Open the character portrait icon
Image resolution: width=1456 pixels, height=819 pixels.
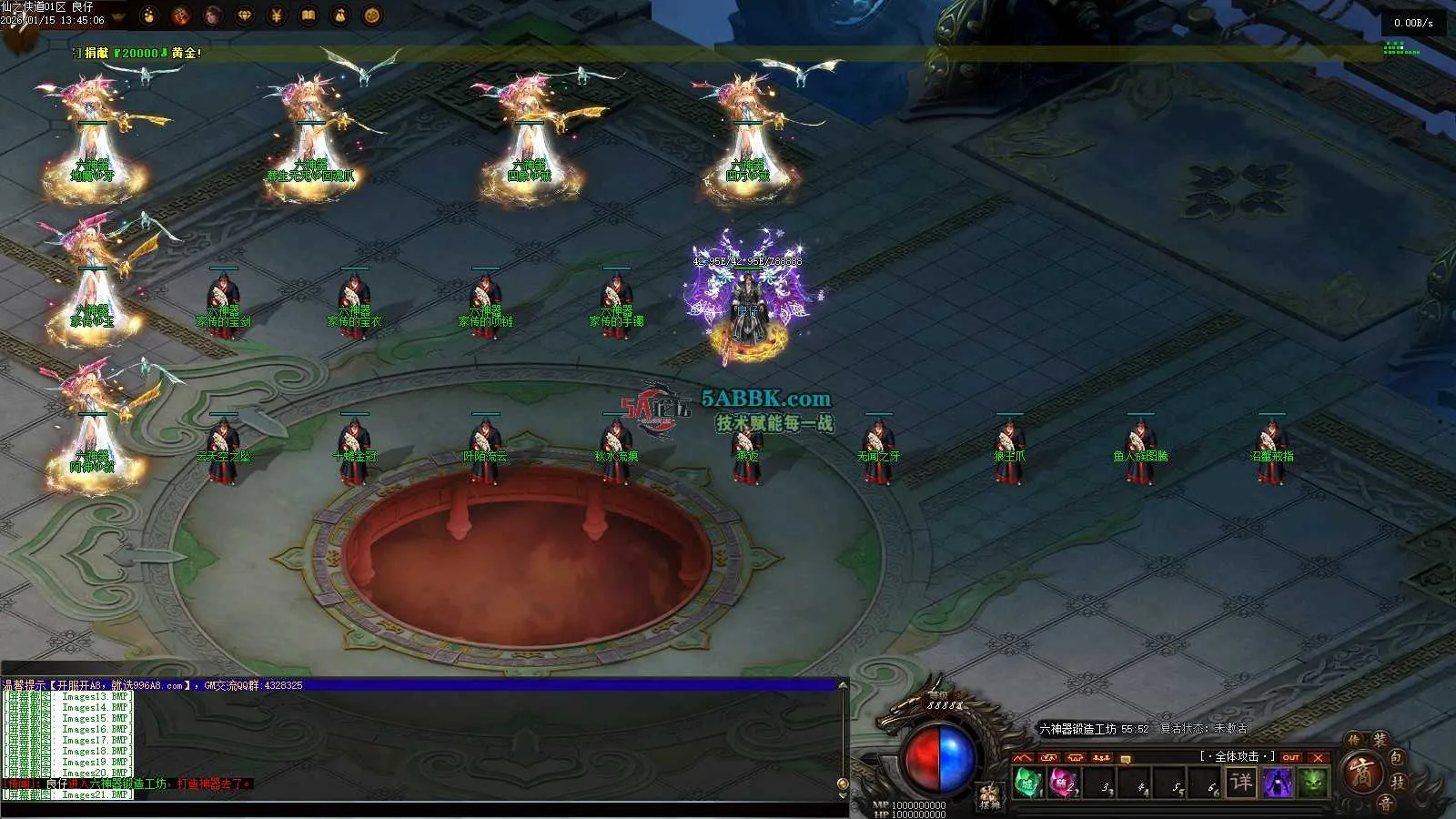pos(213,15)
